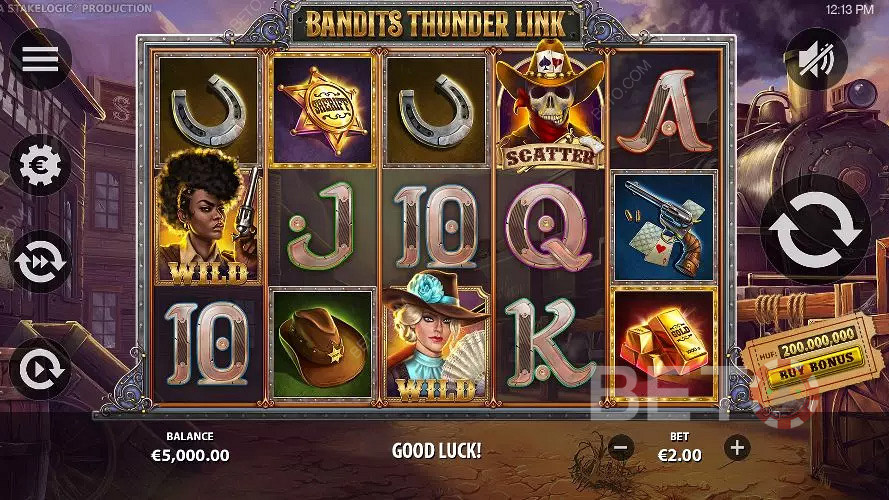The width and height of the screenshot is (889, 500).
Task: Unmute the game sound
Action: (815, 59)
